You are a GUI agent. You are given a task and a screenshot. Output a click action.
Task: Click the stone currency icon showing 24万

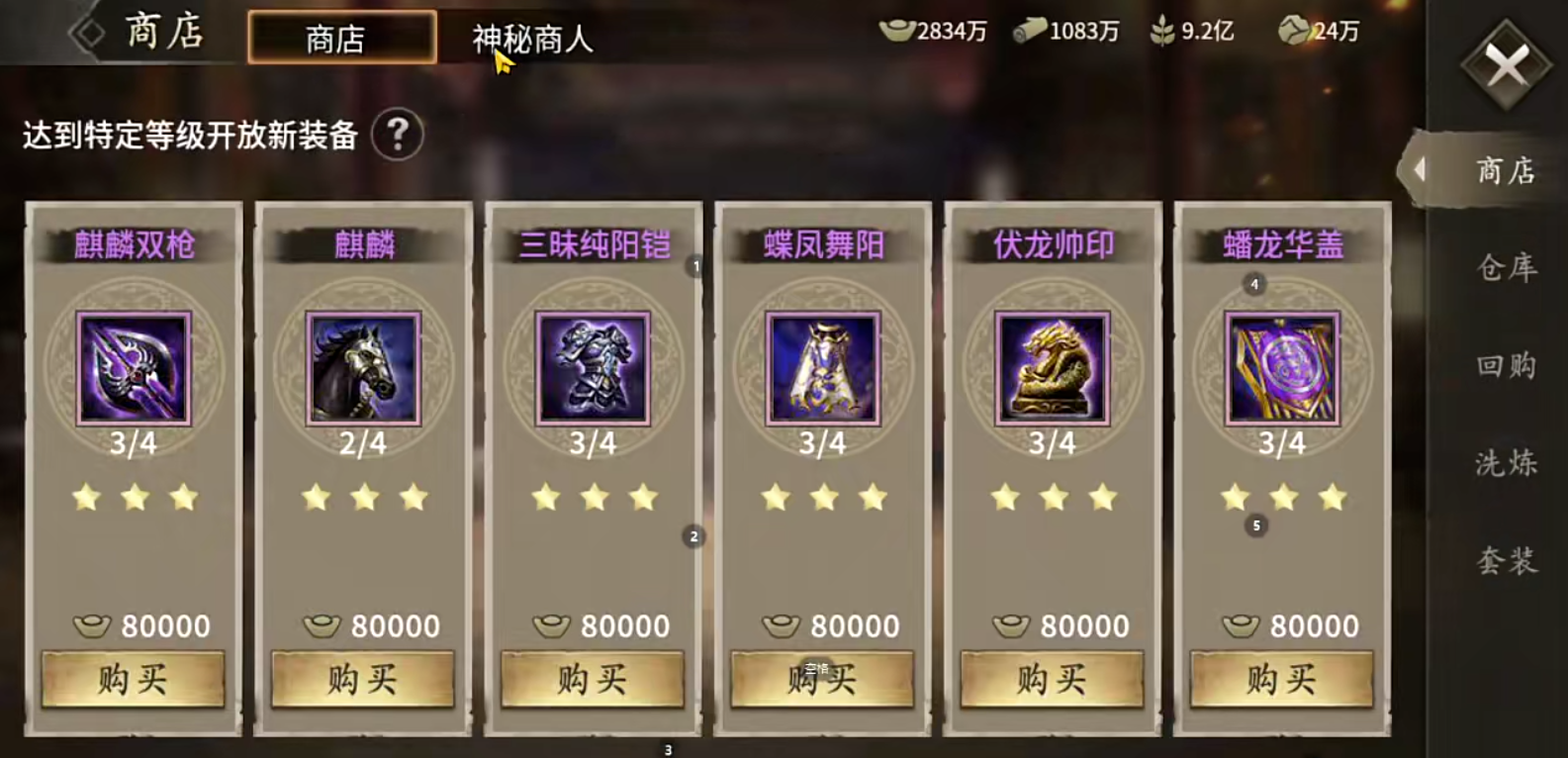pyautogui.click(x=1293, y=32)
